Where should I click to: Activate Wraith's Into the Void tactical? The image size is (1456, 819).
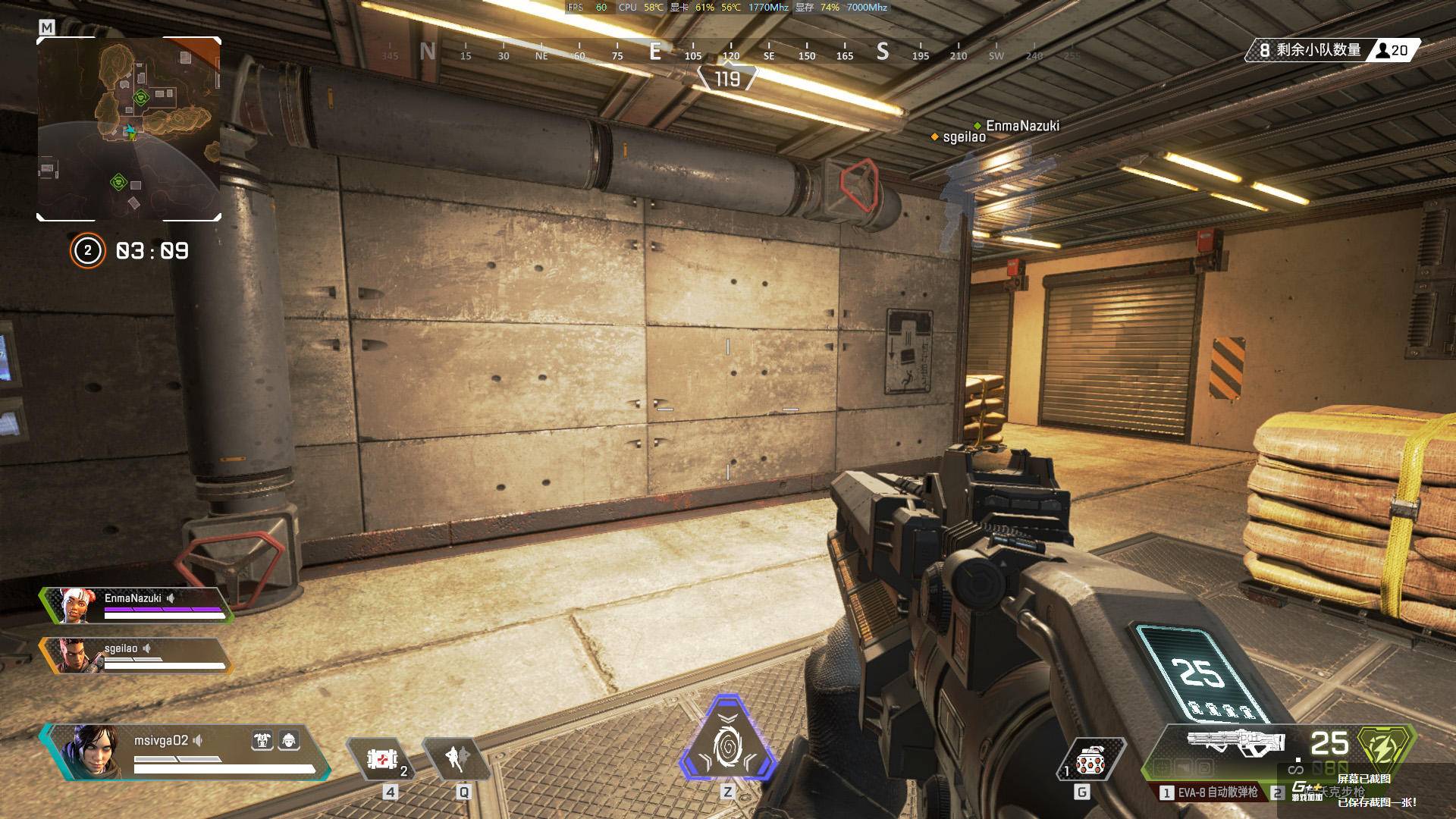click(x=458, y=758)
